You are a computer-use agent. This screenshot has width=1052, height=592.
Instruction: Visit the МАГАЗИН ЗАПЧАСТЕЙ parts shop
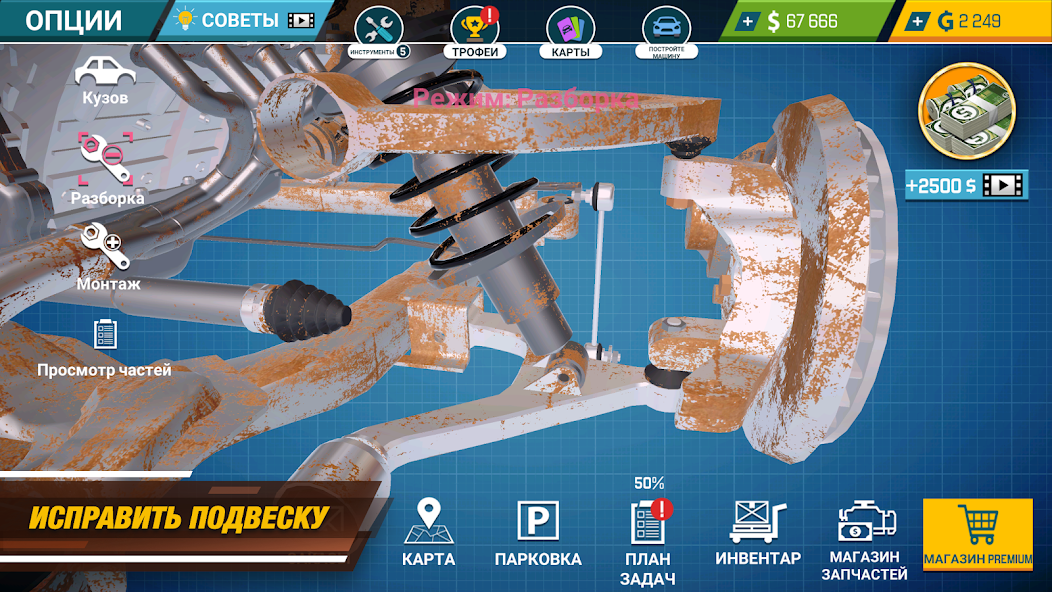tap(864, 540)
